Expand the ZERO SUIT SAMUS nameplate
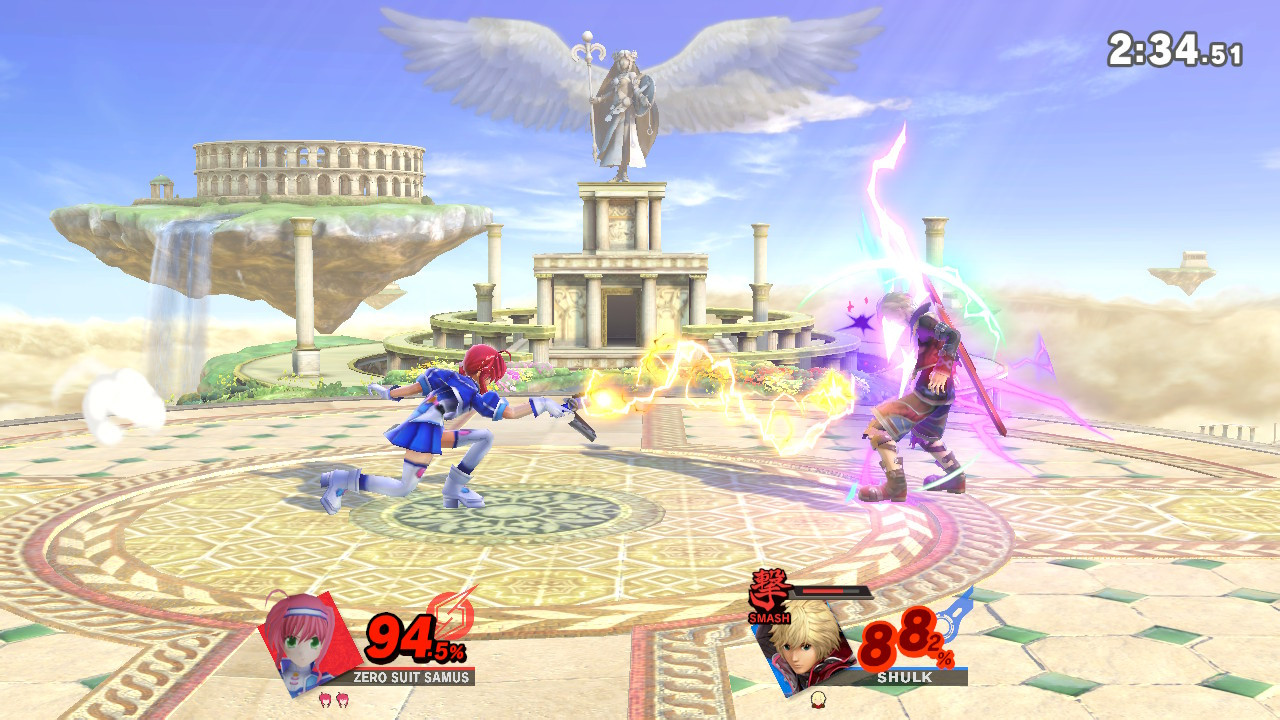This screenshot has width=1280, height=720. pos(411,676)
